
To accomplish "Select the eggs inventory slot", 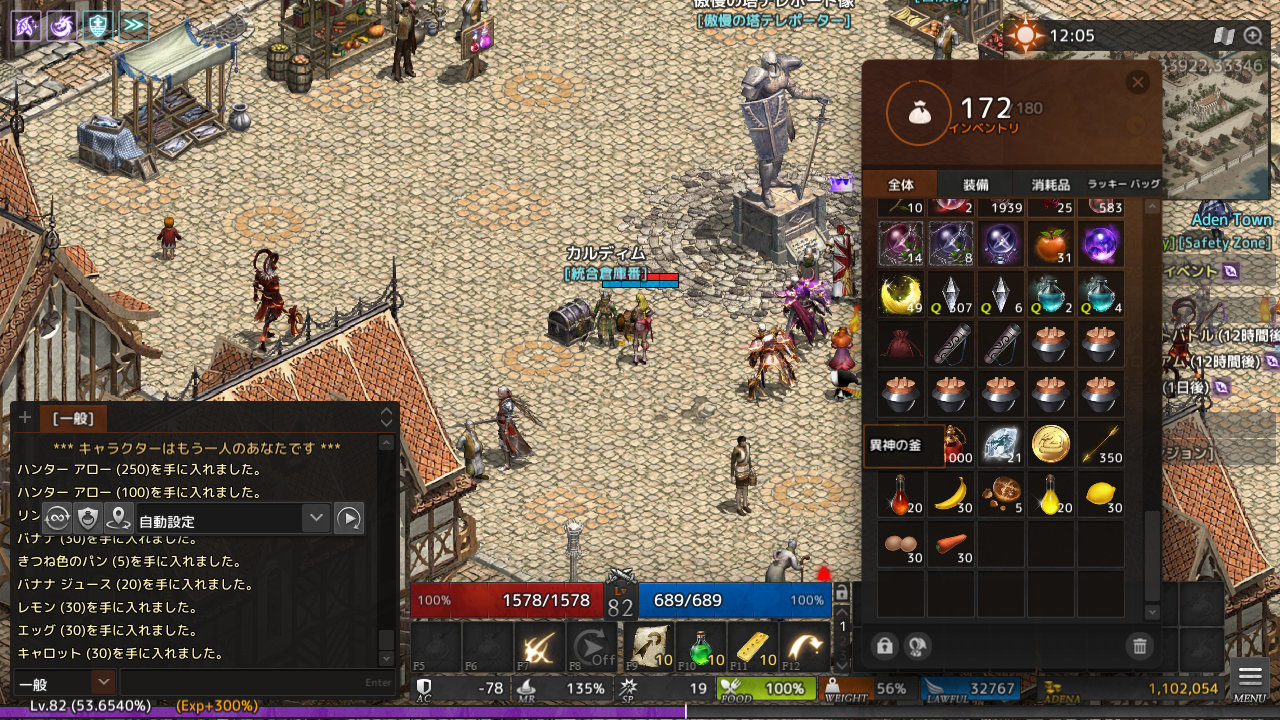I will click(901, 545).
